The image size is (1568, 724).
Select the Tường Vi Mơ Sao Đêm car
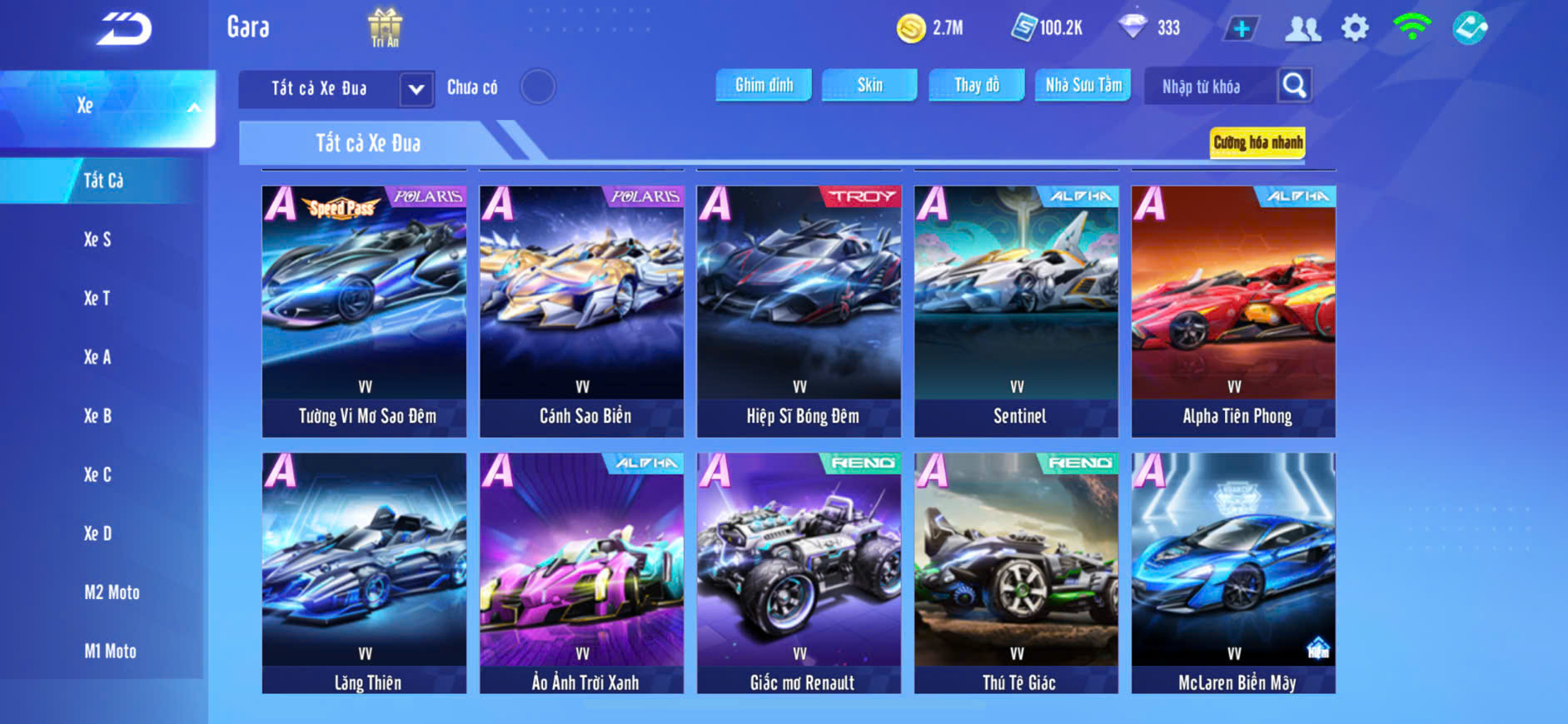tap(365, 311)
